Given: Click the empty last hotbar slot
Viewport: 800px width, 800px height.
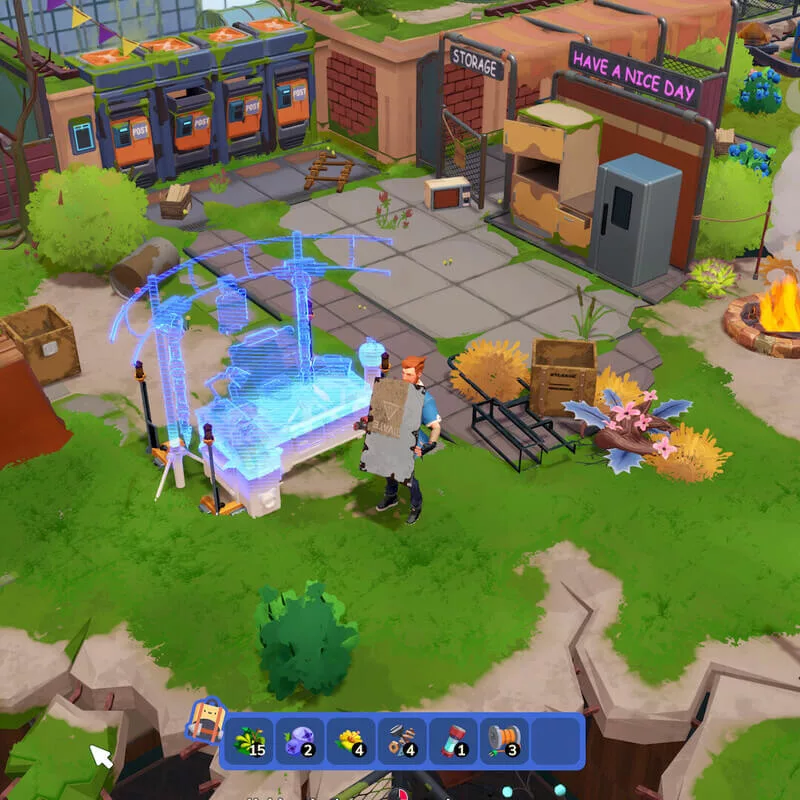Looking at the screenshot, I should [x=555, y=741].
